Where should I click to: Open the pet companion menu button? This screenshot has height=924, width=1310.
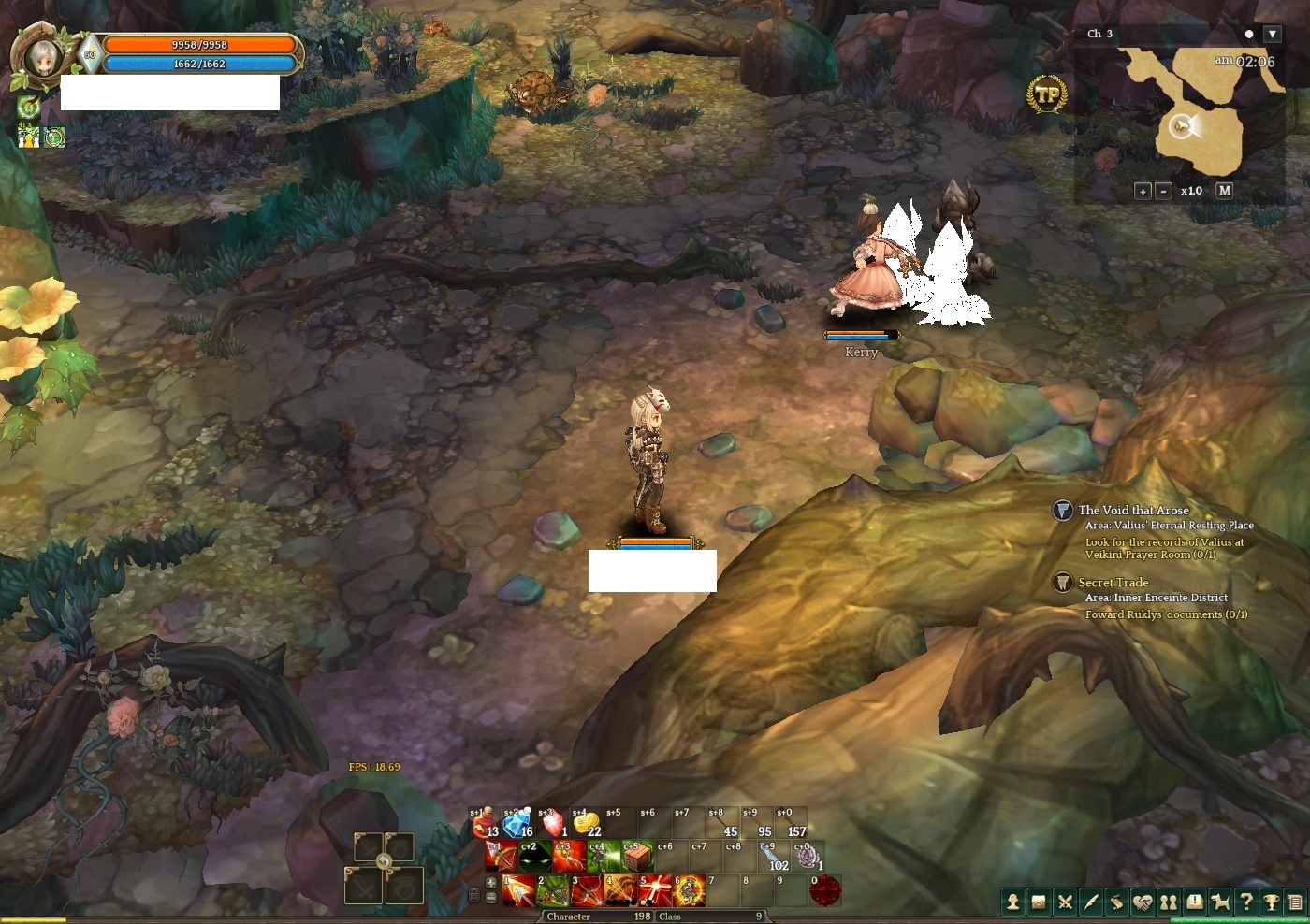pyautogui.click(x=1220, y=902)
